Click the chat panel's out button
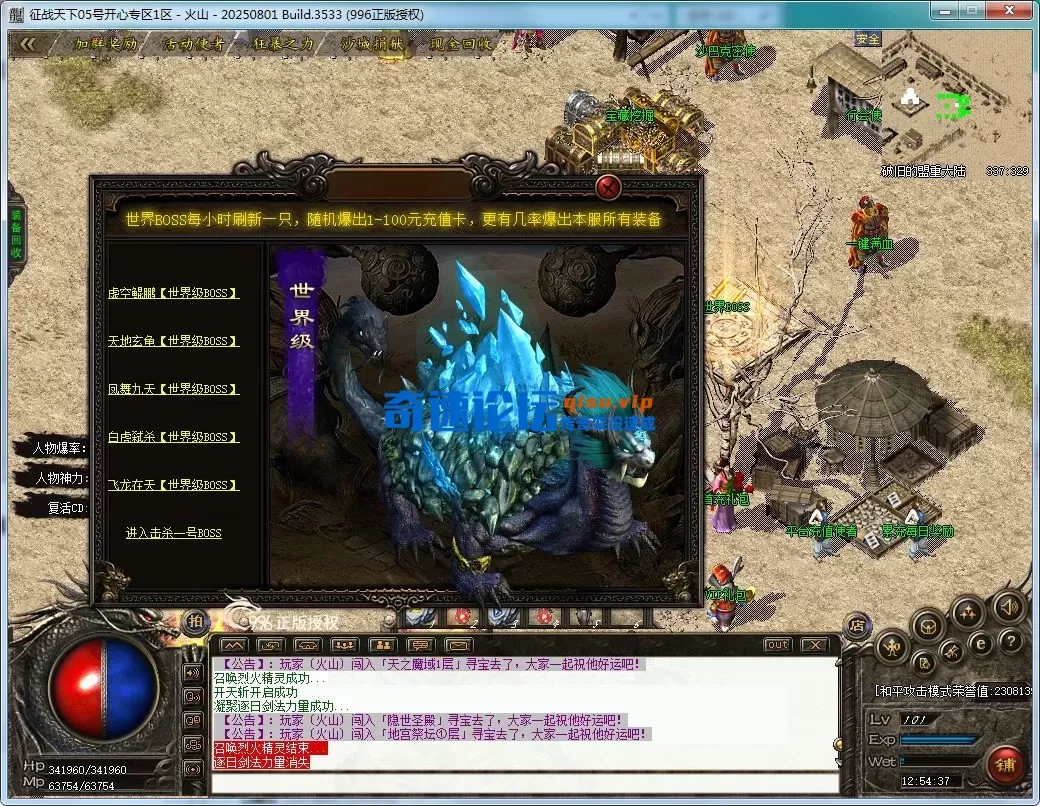This screenshot has width=1040, height=806. pos(777,645)
